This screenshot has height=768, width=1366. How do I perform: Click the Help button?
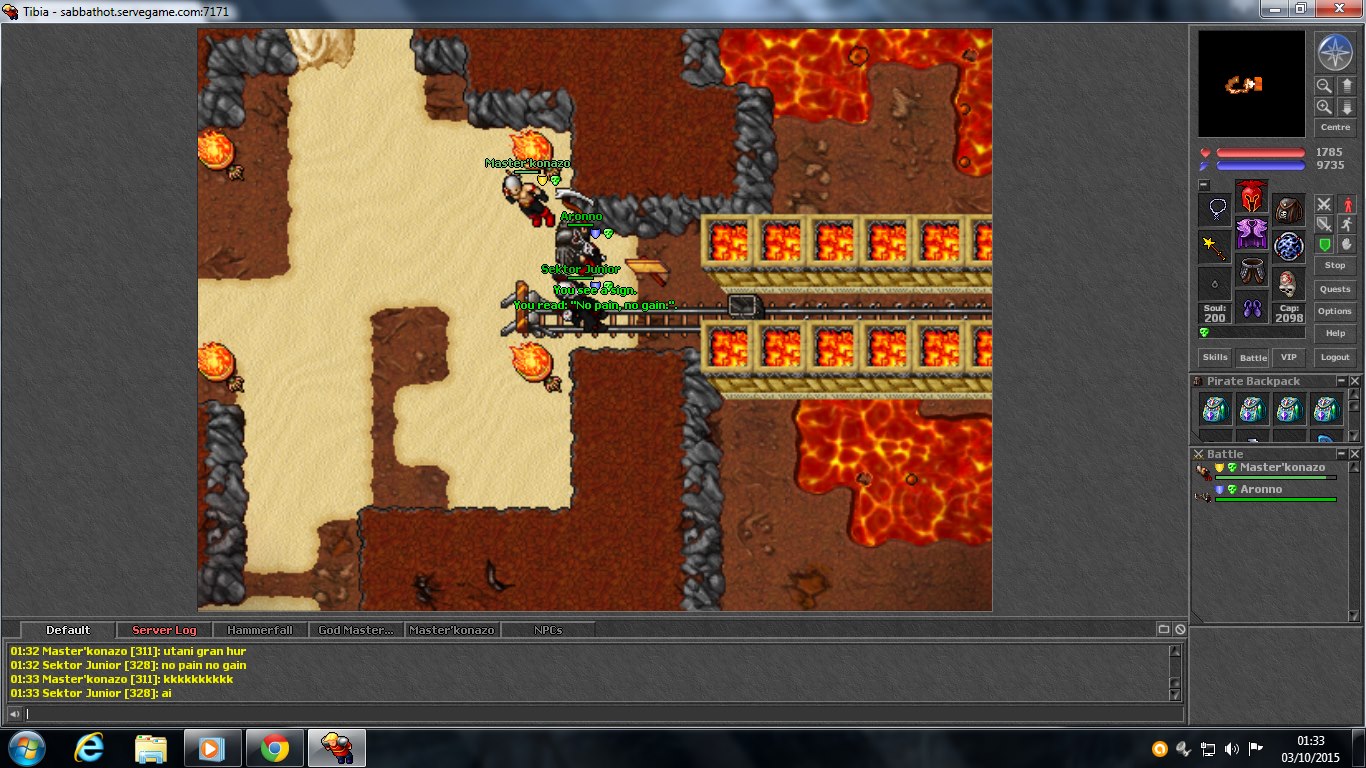tap(1335, 333)
